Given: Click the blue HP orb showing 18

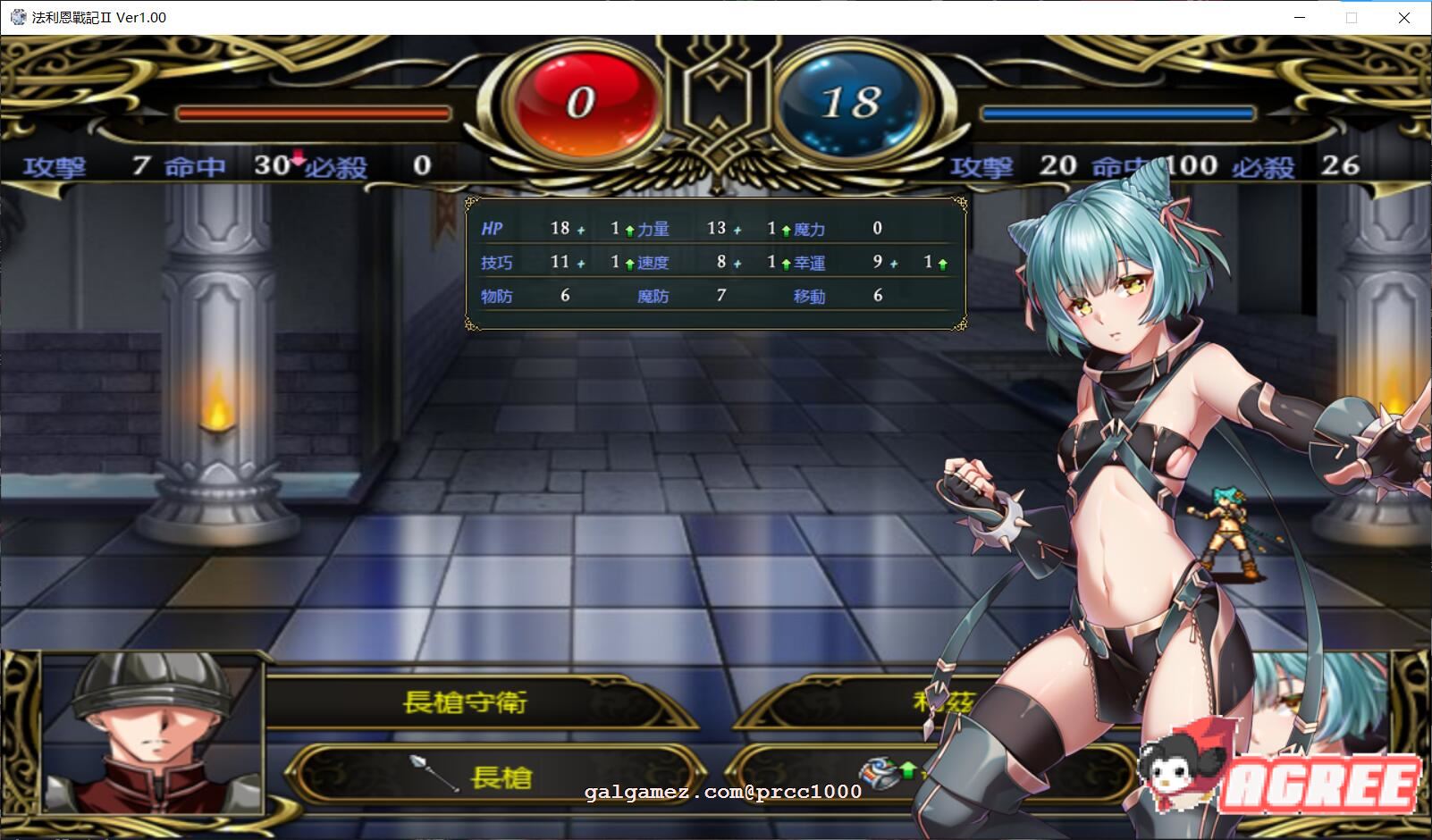Looking at the screenshot, I should (851, 101).
